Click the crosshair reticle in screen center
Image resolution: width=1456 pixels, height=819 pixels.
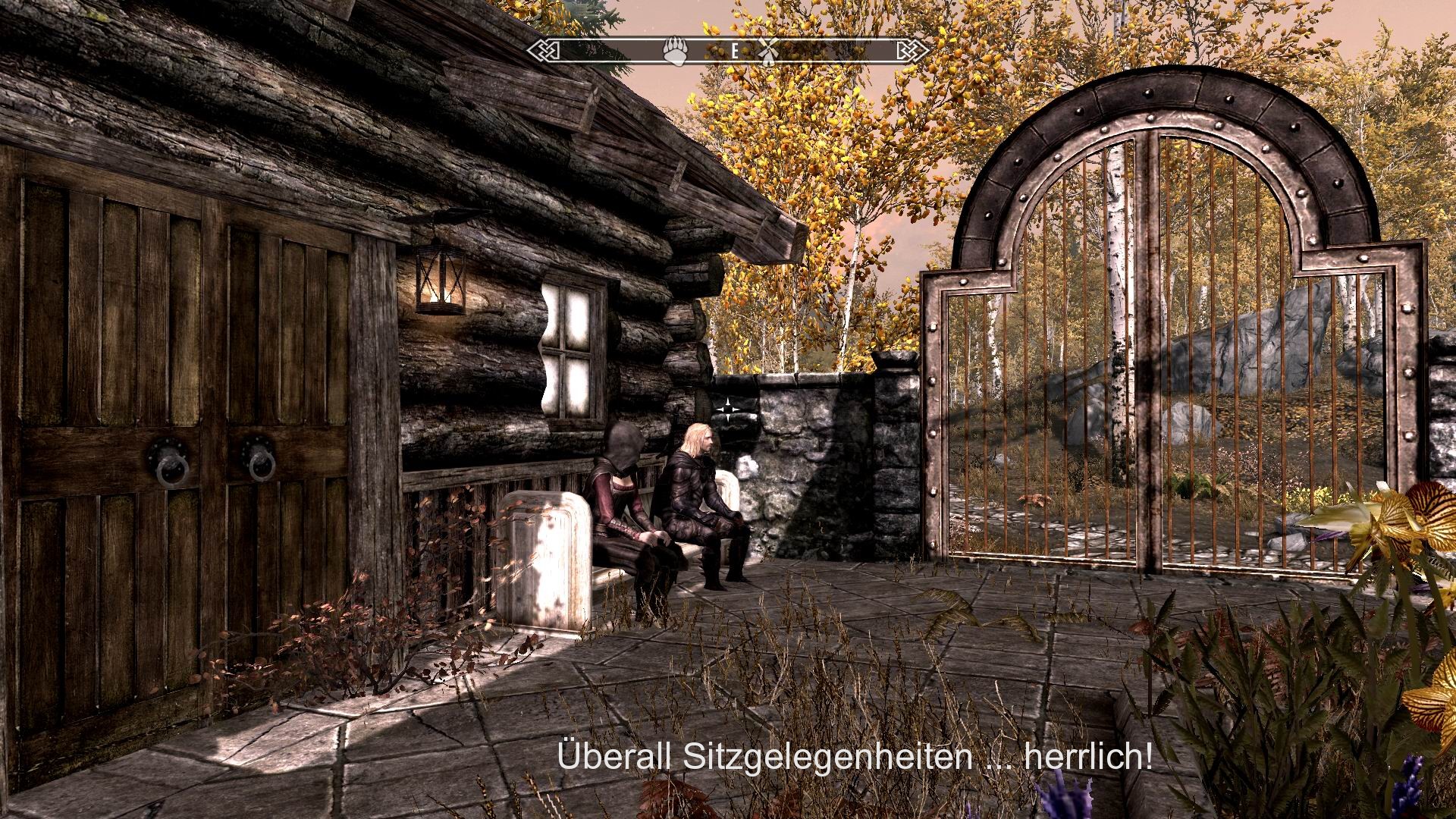point(729,409)
